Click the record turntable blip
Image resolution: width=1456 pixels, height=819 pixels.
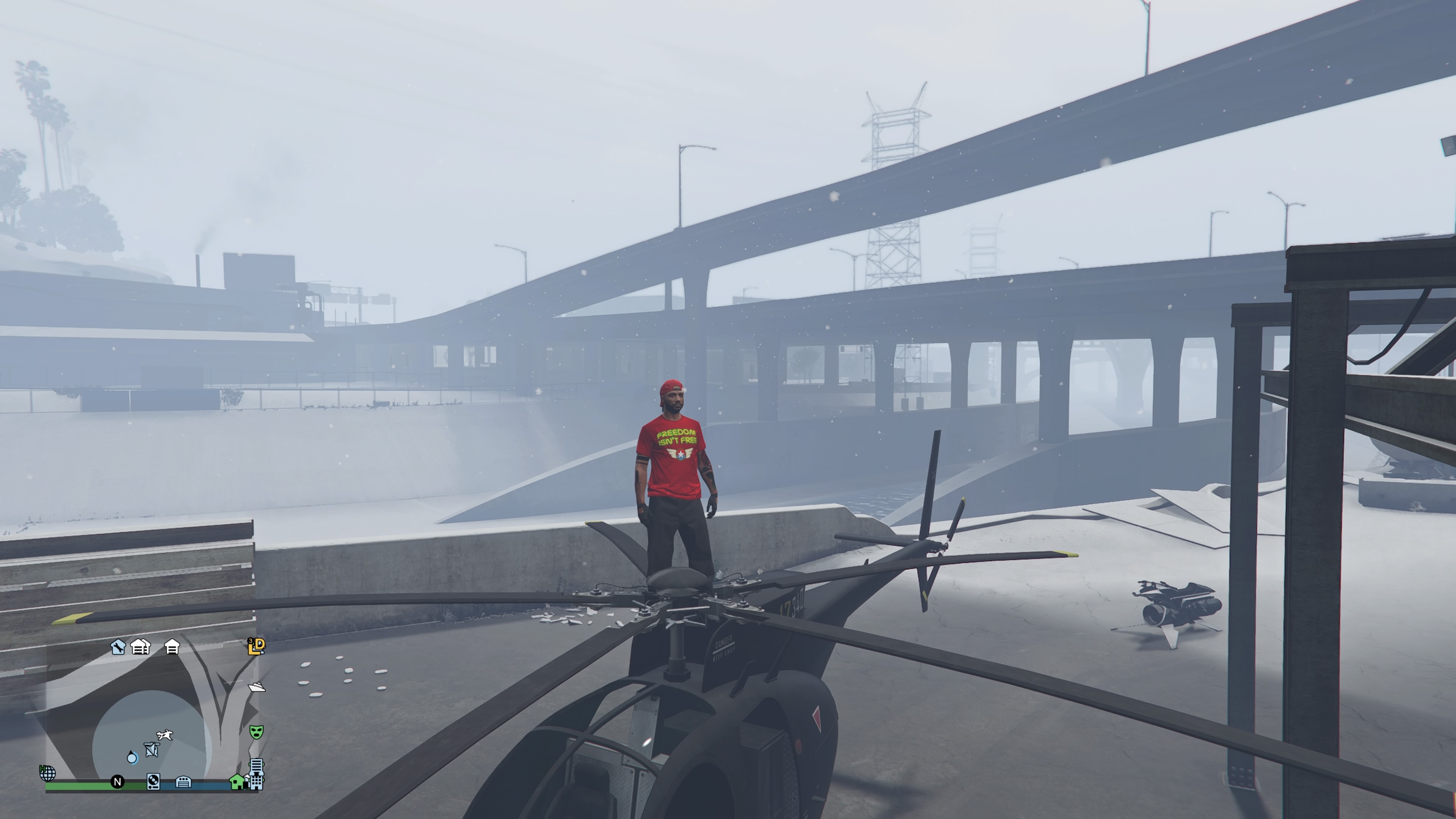[153, 782]
